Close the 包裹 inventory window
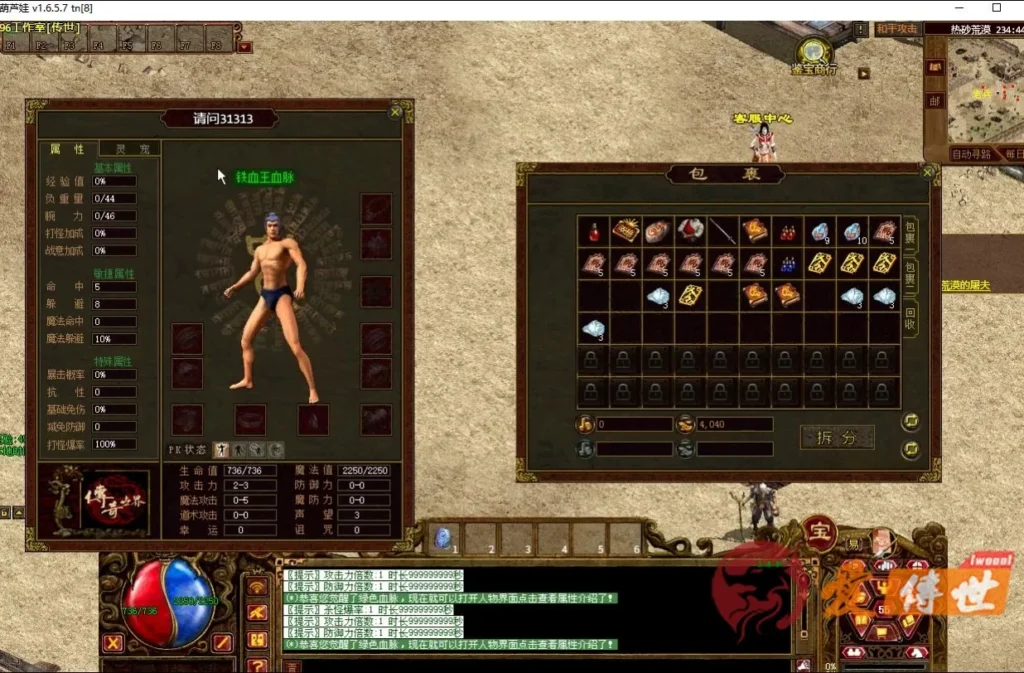The width and height of the screenshot is (1024, 673). (927, 172)
